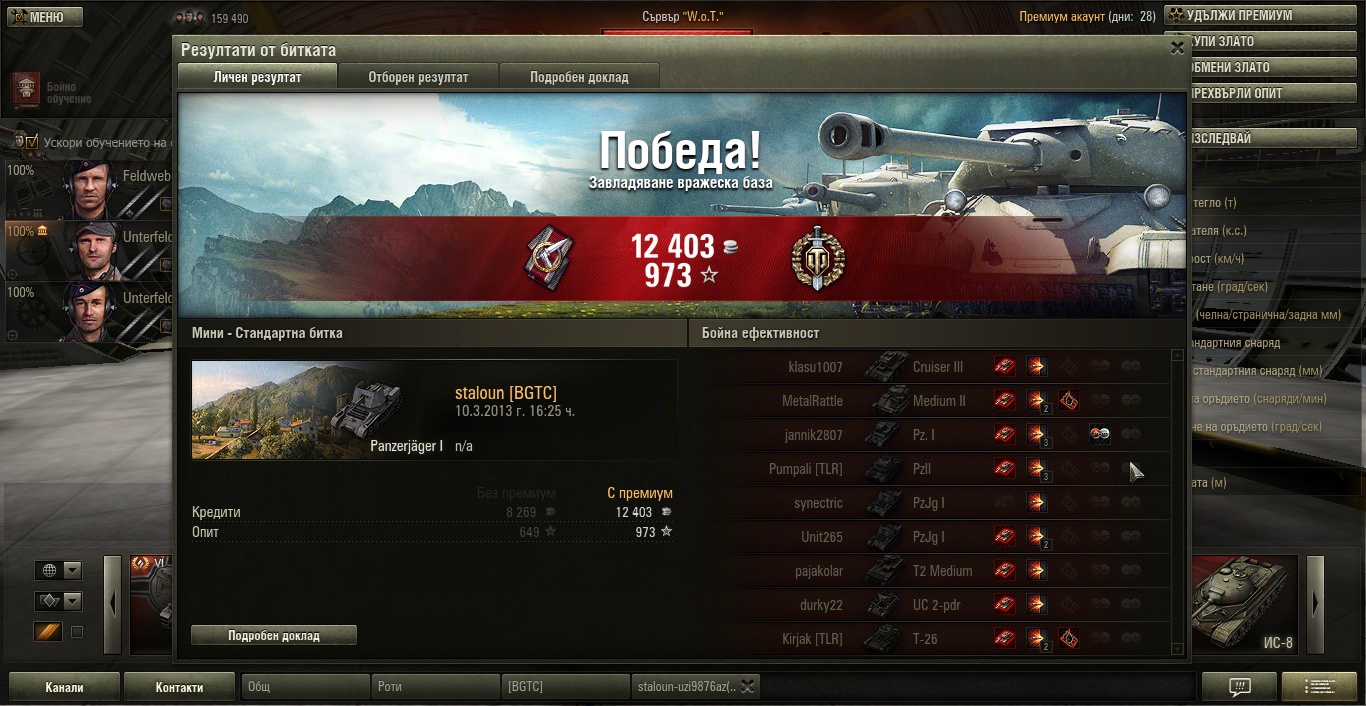Screen dimensions: 1366x706
Task: Extend premium with УДЪЛЖИ ПРЕМИУМ
Action: 1257,16
